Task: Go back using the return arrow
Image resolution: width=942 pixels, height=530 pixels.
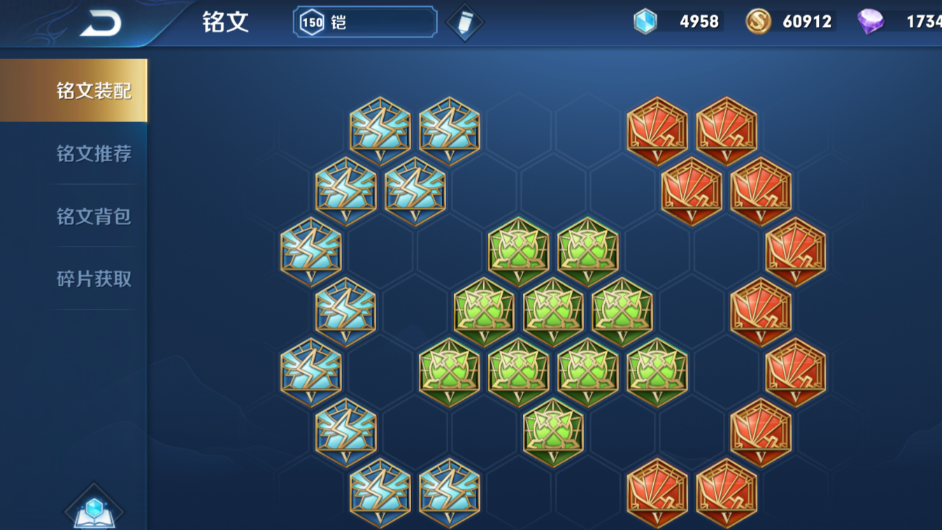Action: pos(100,23)
